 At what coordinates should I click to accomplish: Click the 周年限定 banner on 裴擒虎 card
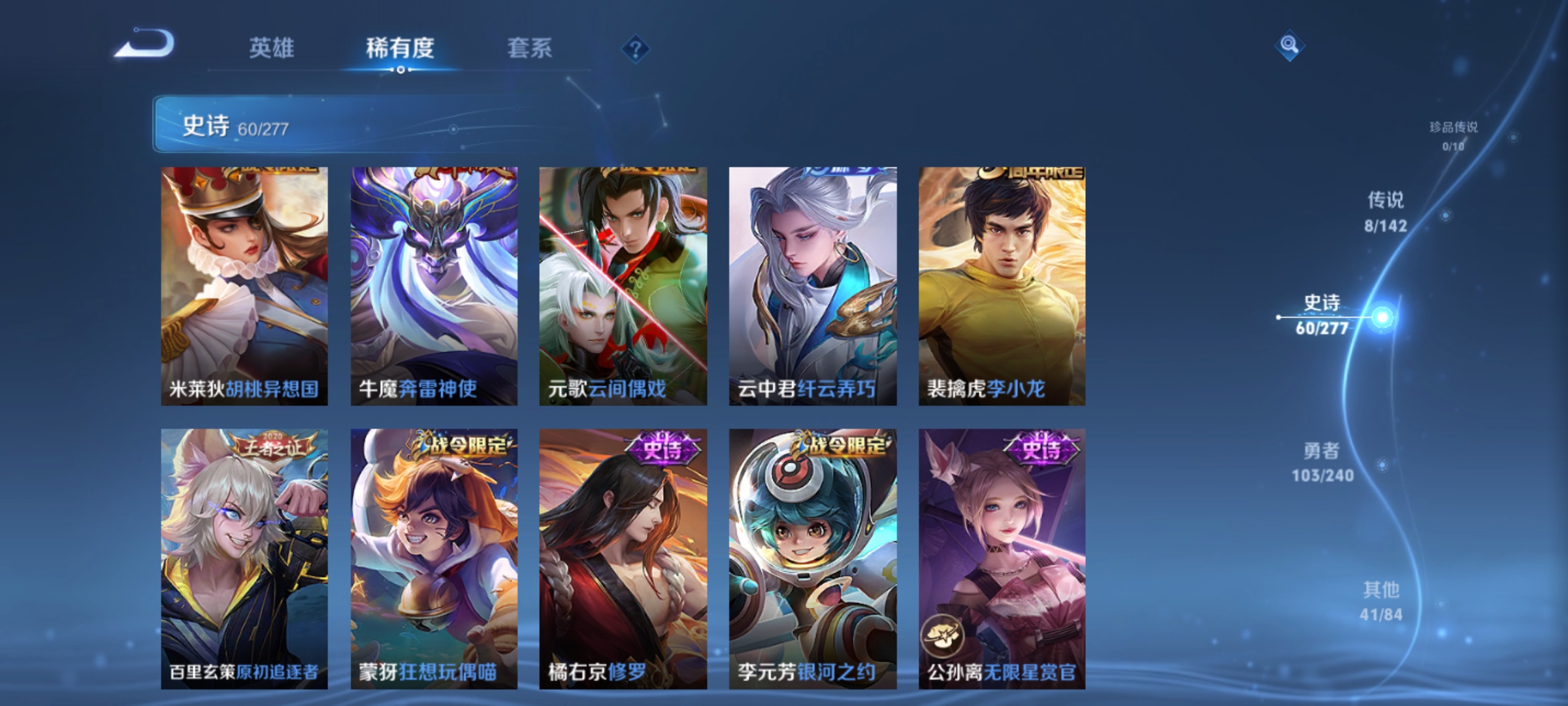pyautogui.click(x=1043, y=174)
